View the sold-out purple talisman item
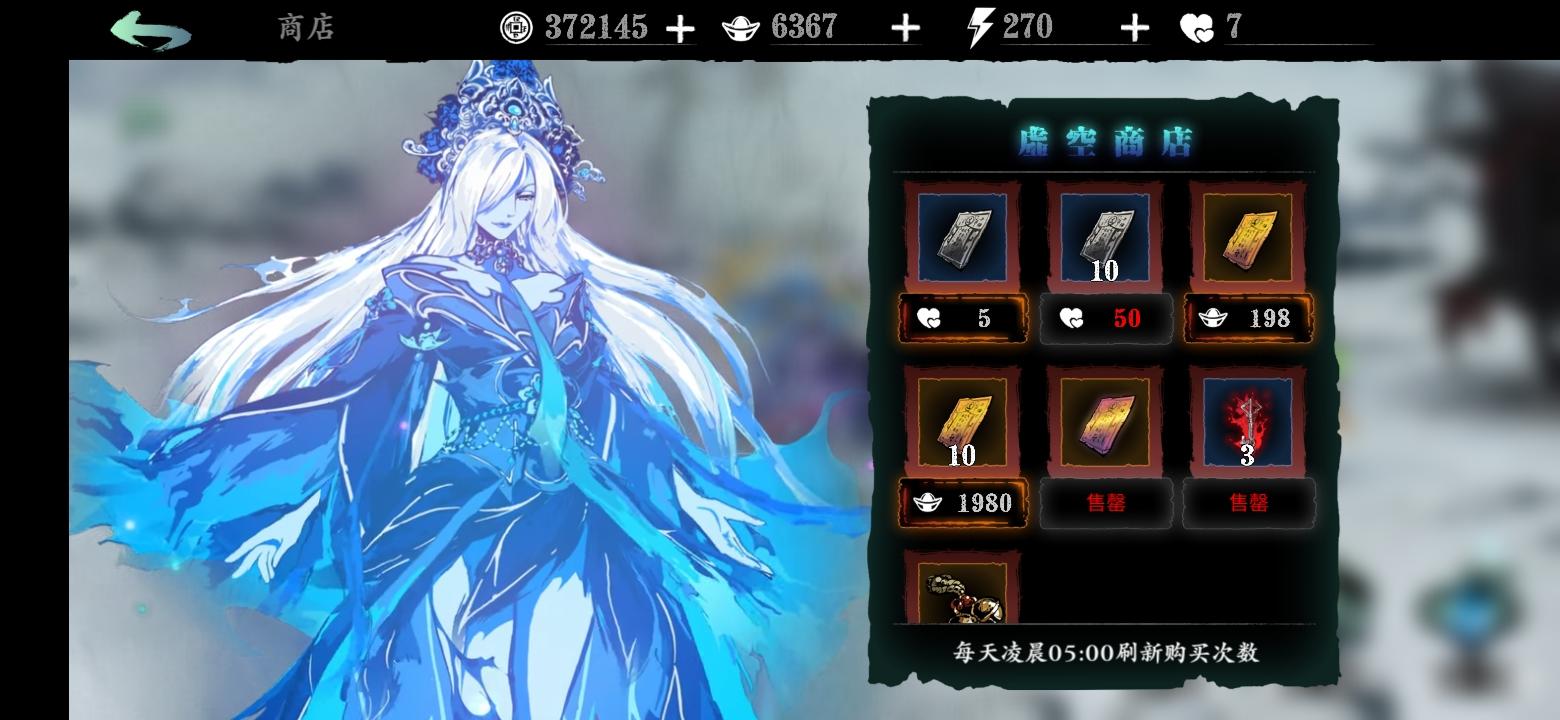The image size is (1560, 720). click(x=1105, y=421)
